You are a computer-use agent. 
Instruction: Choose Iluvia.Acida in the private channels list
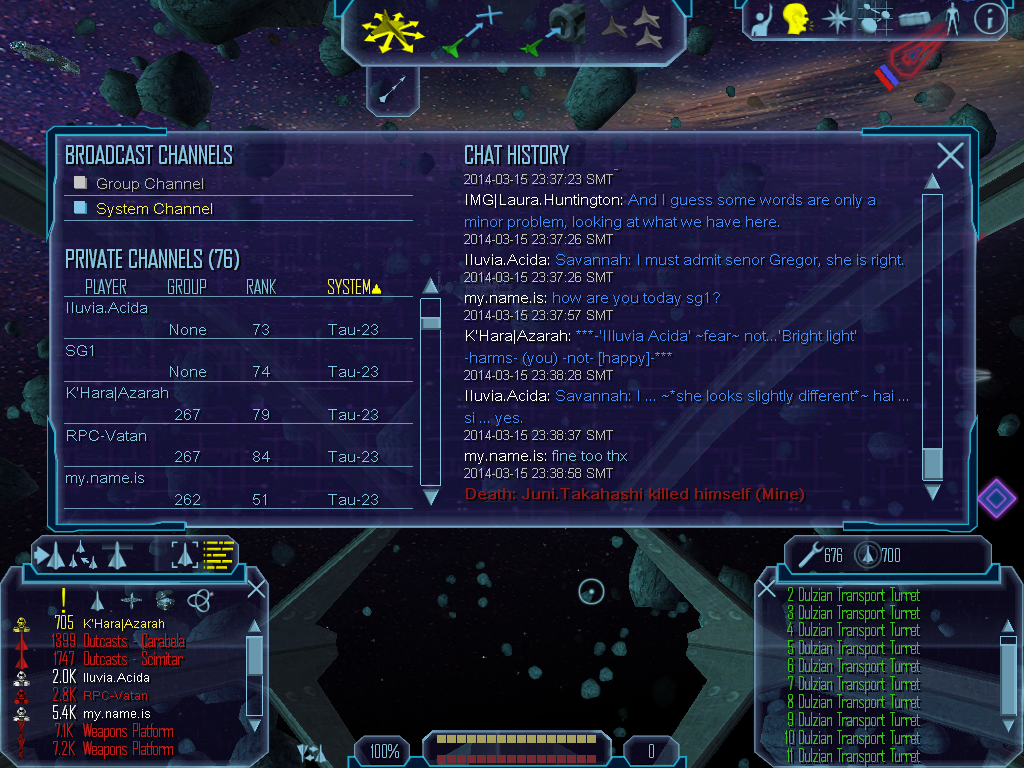pos(106,308)
